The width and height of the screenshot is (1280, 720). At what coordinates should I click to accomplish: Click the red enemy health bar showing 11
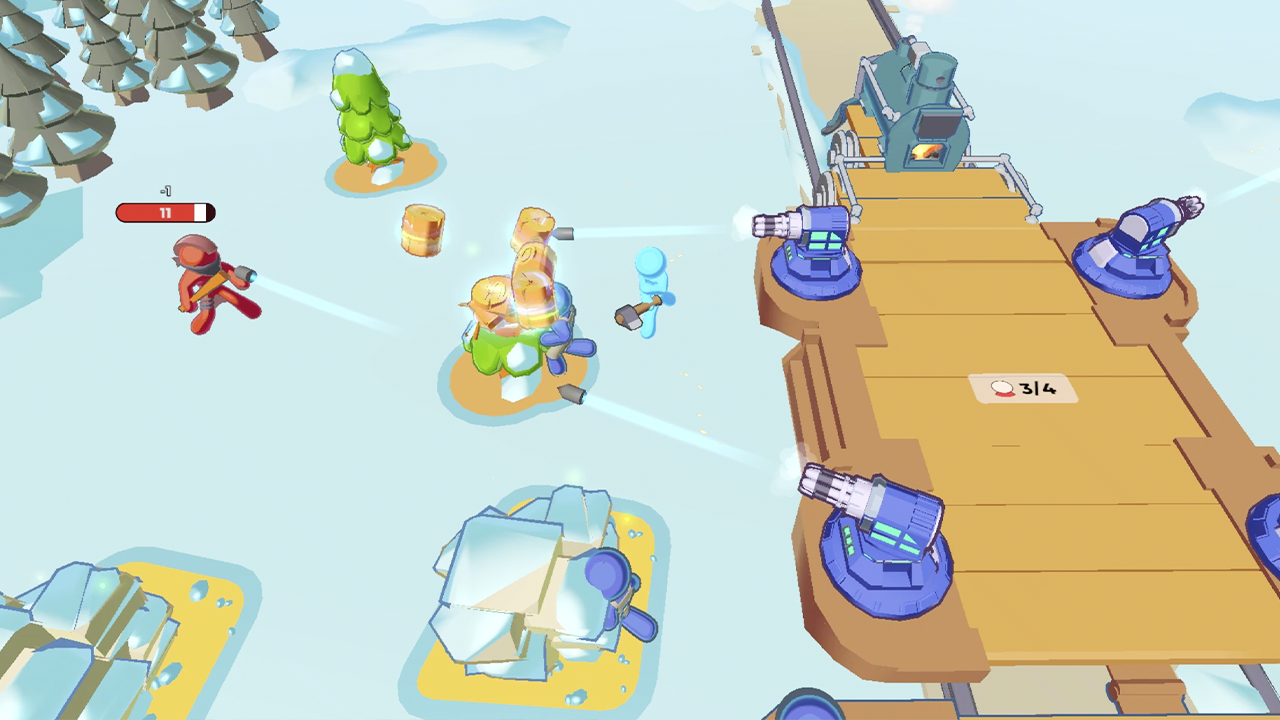pyautogui.click(x=165, y=212)
